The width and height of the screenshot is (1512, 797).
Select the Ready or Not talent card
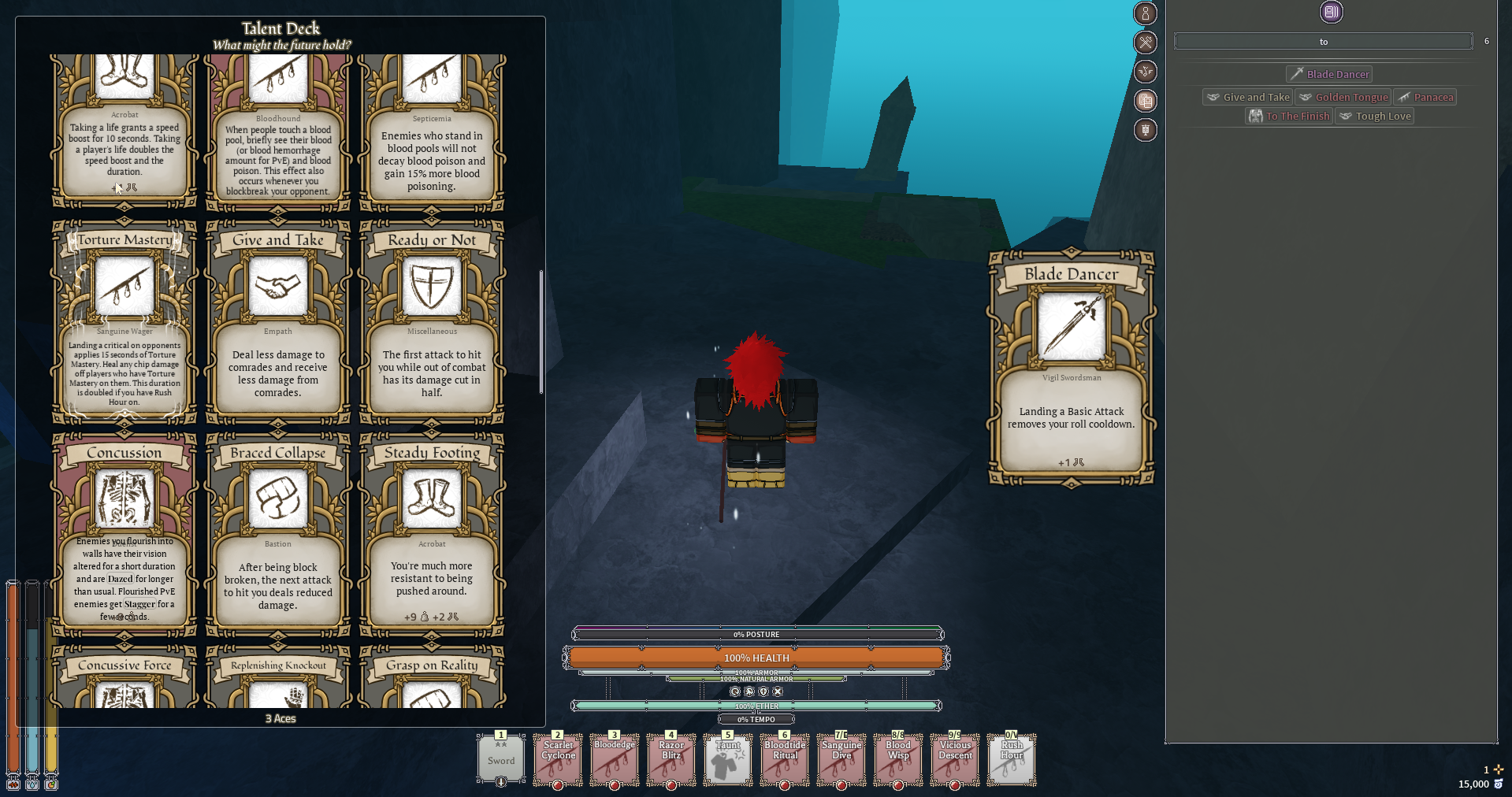(x=432, y=323)
